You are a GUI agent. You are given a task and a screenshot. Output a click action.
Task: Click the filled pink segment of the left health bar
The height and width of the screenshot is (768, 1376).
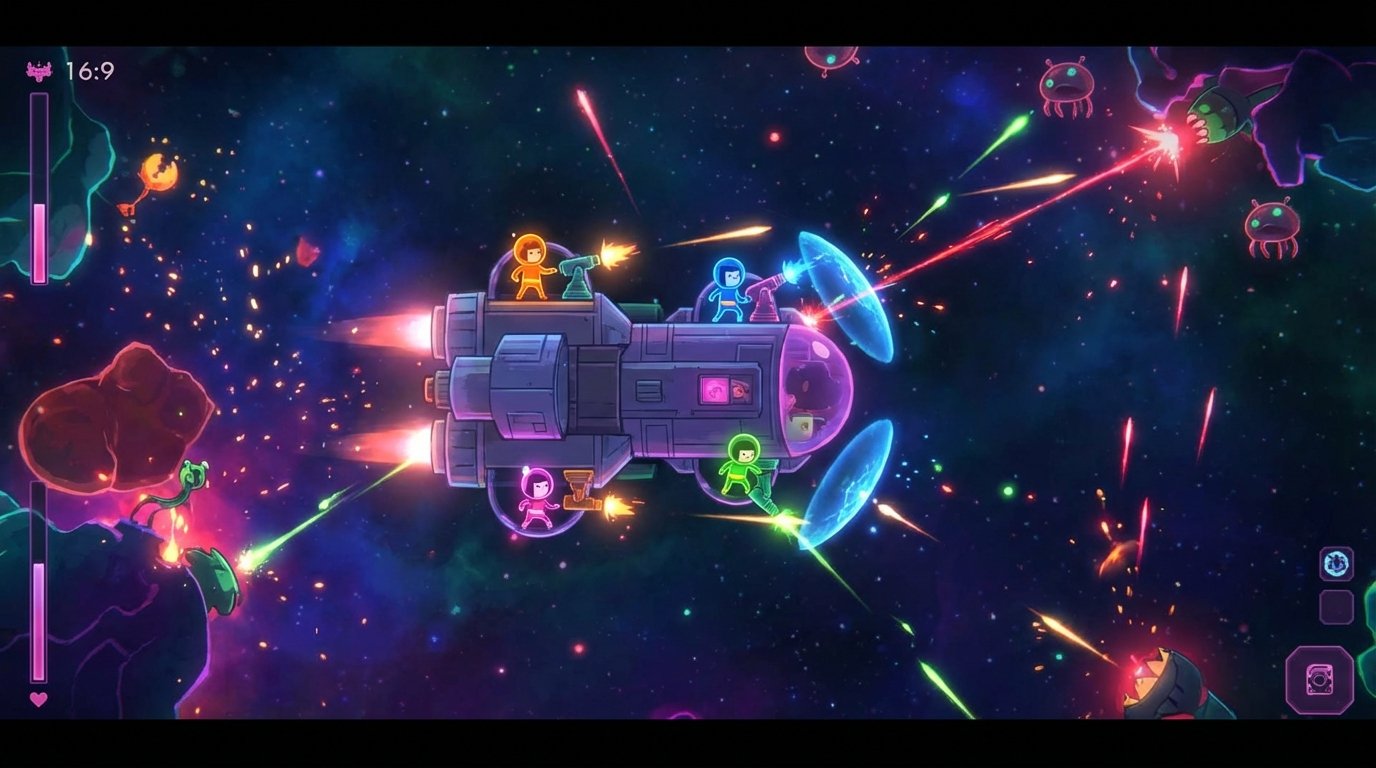(38, 240)
